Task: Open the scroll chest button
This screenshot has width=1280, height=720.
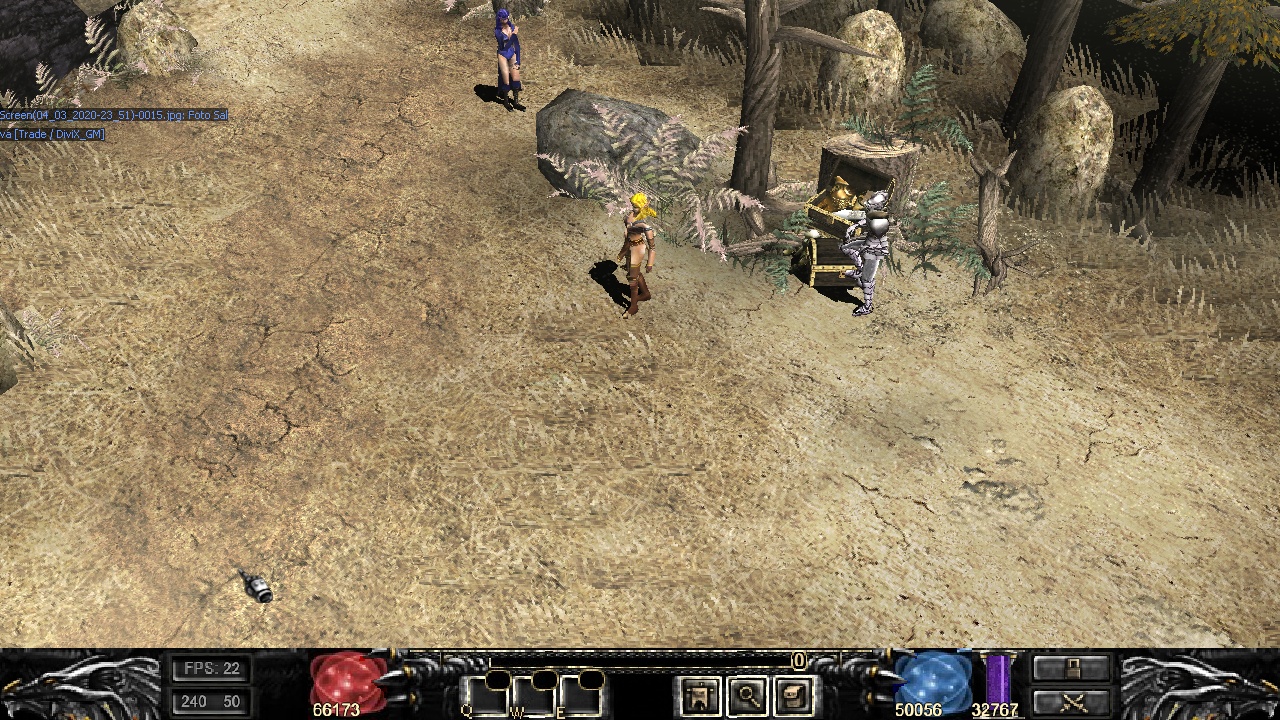Action: [x=795, y=696]
